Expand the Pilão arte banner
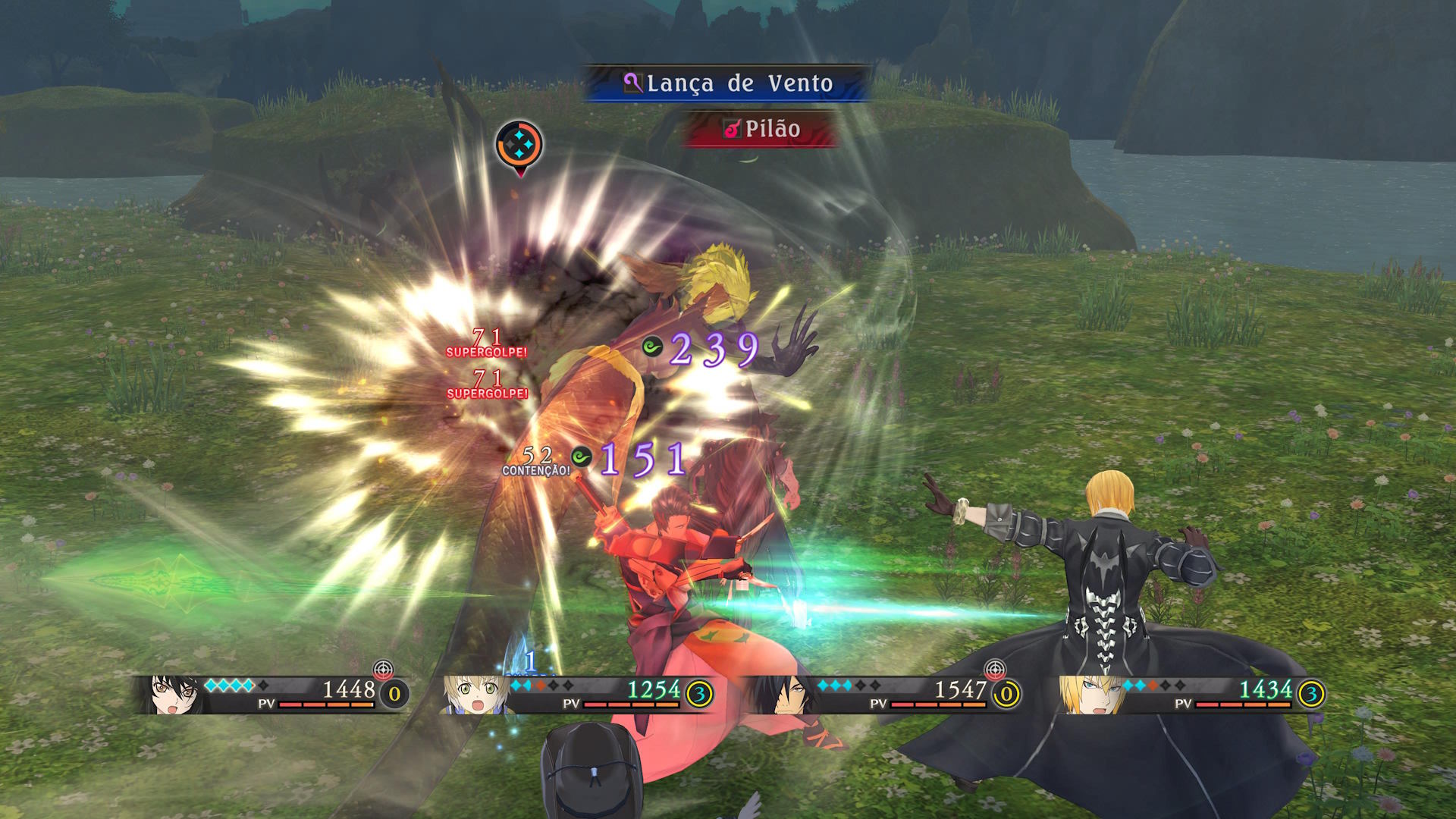This screenshot has height=819, width=1456. coord(762,129)
